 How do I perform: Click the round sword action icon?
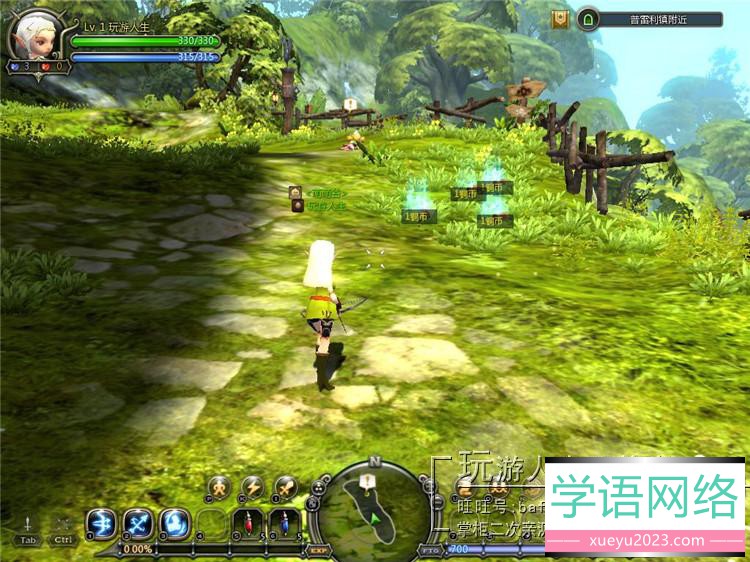(286, 488)
